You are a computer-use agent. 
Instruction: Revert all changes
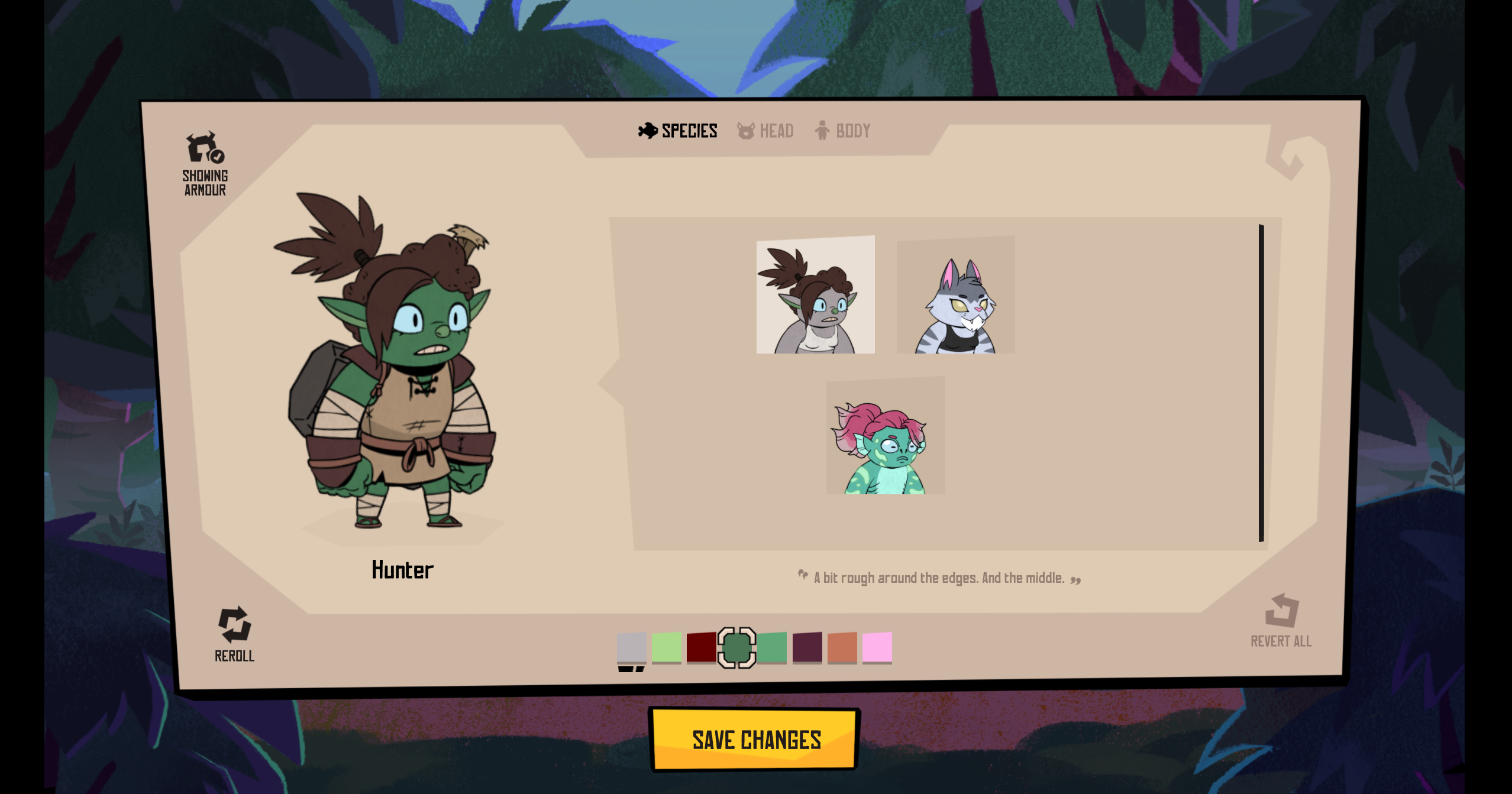[x=1281, y=621]
